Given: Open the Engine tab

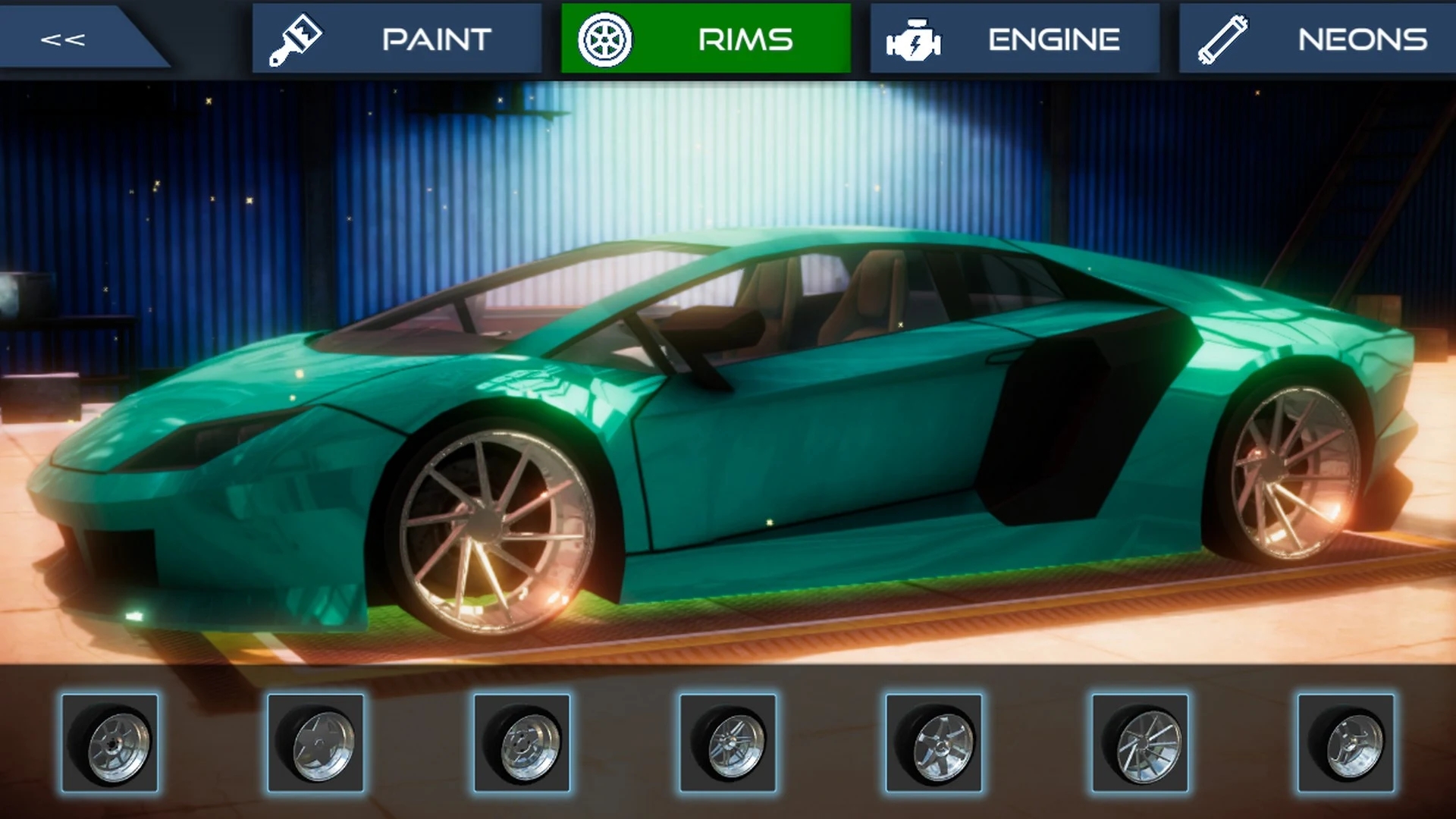Looking at the screenshot, I should [x=1014, y=39].
